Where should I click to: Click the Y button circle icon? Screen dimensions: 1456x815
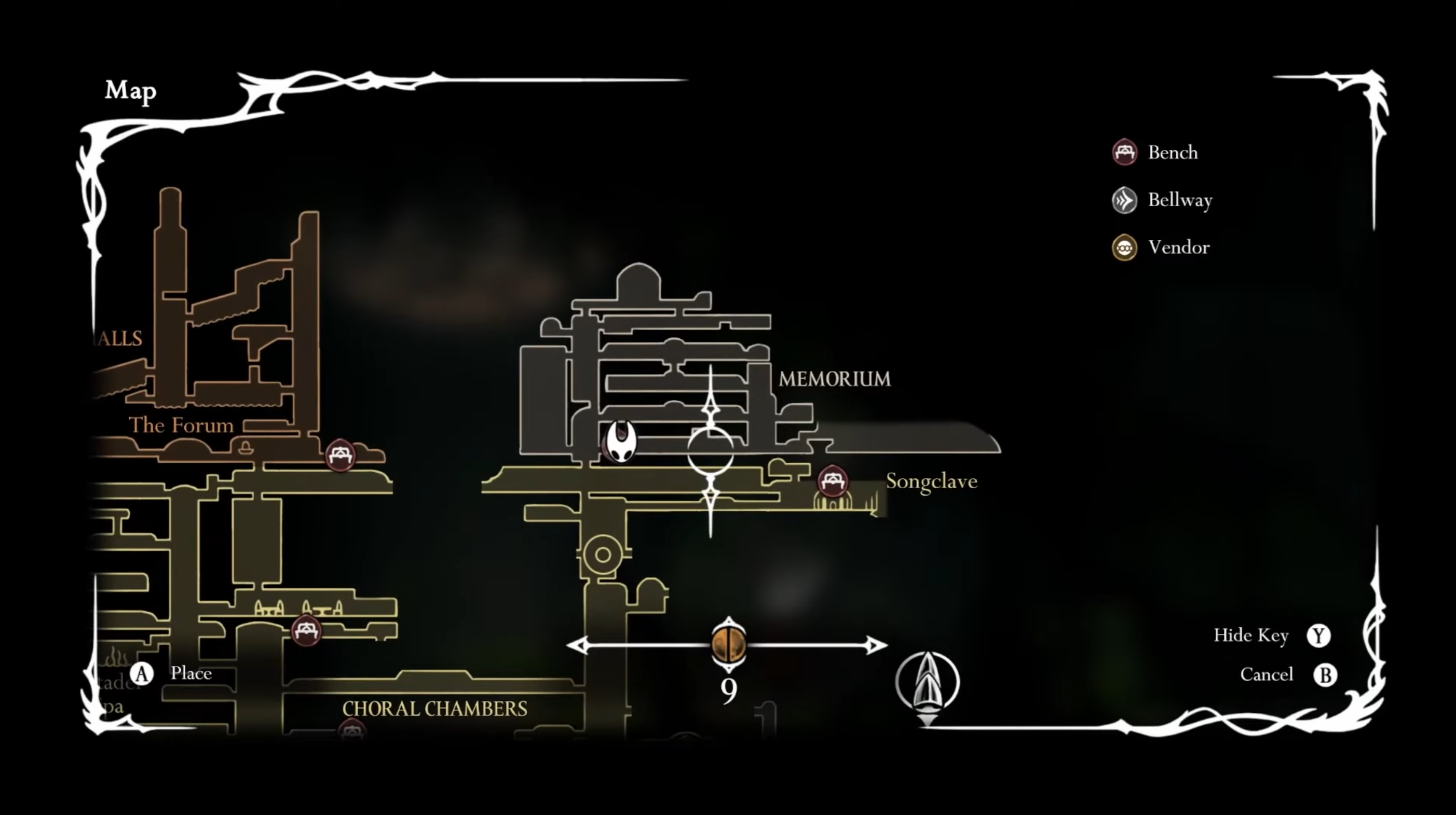[x=1319, y=635]
